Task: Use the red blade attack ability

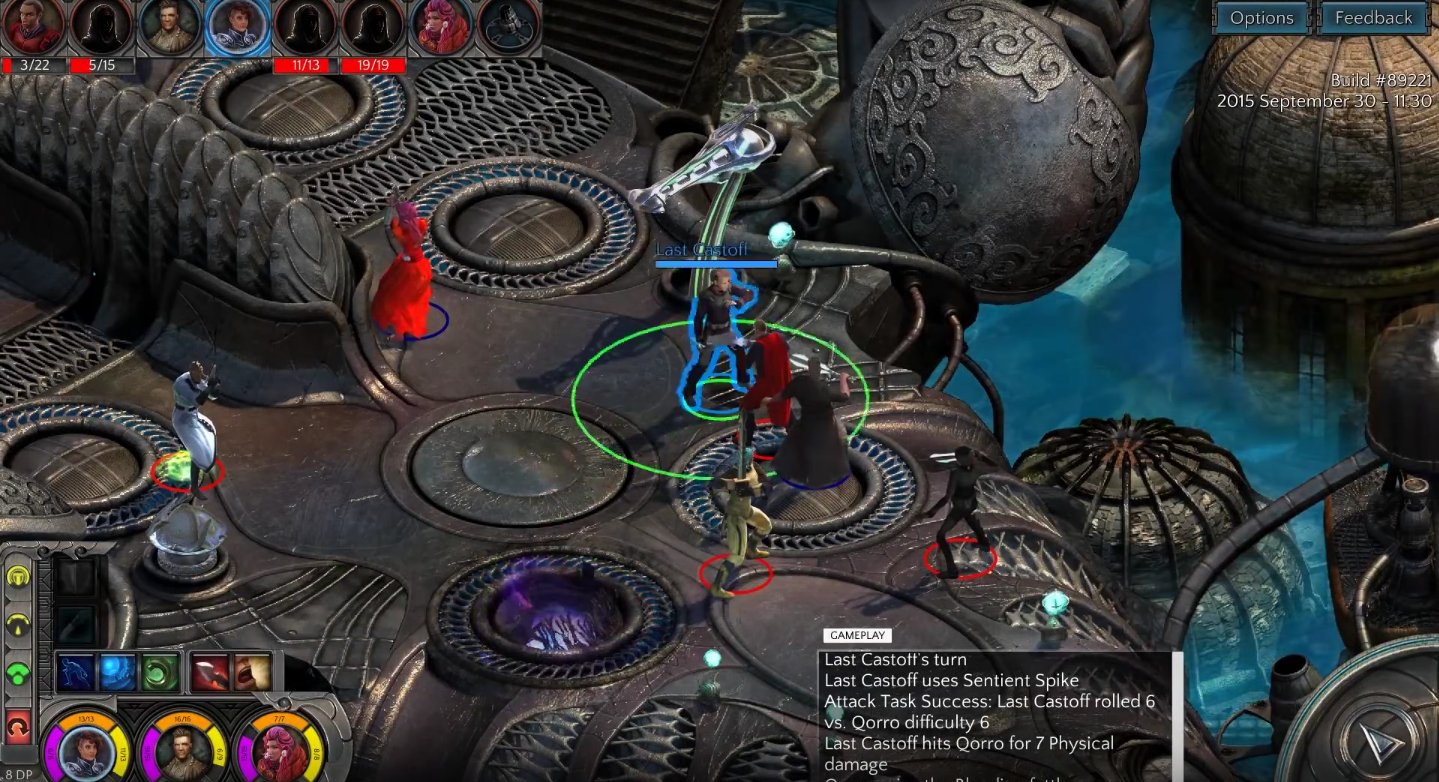Action: 210,672
